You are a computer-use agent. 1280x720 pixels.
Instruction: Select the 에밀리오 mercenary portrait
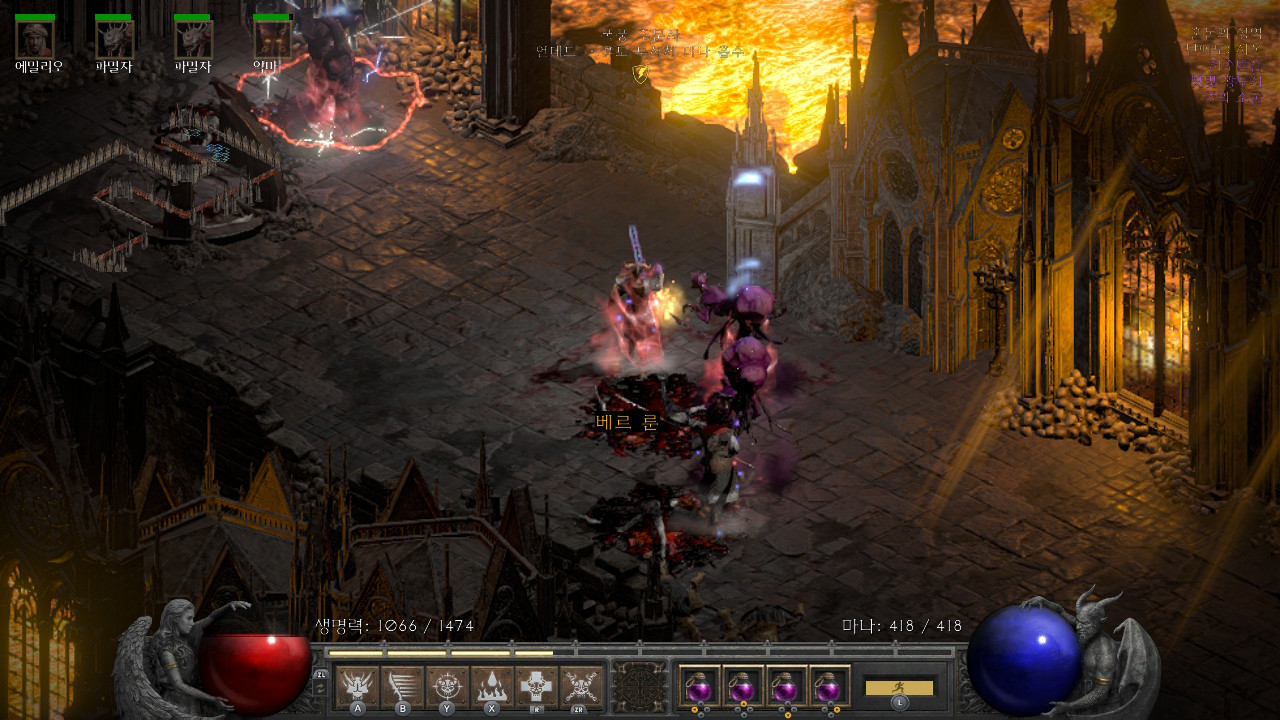(35, 39)
